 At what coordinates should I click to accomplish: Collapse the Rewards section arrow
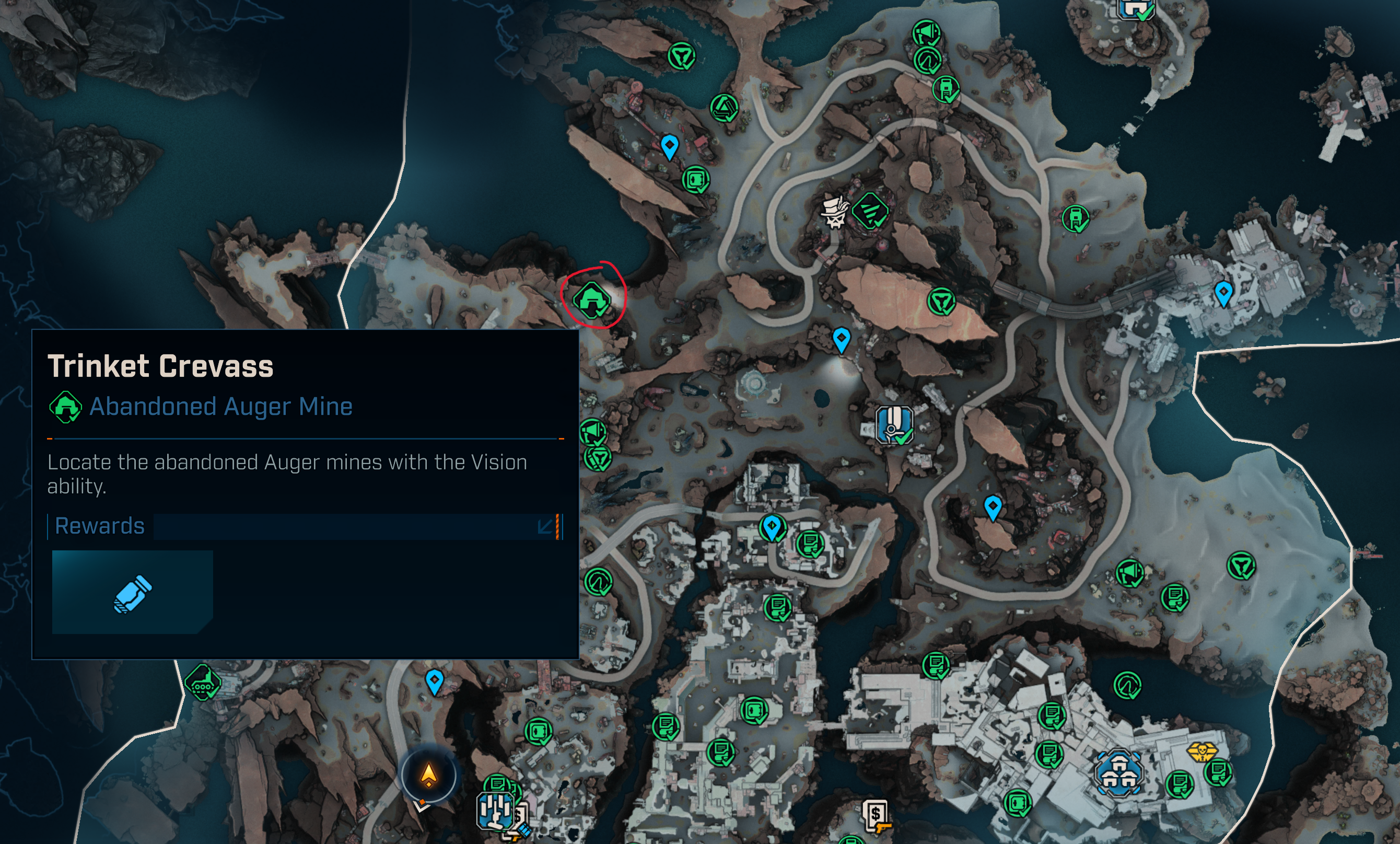pyautogui.click(x=544, y=526)
